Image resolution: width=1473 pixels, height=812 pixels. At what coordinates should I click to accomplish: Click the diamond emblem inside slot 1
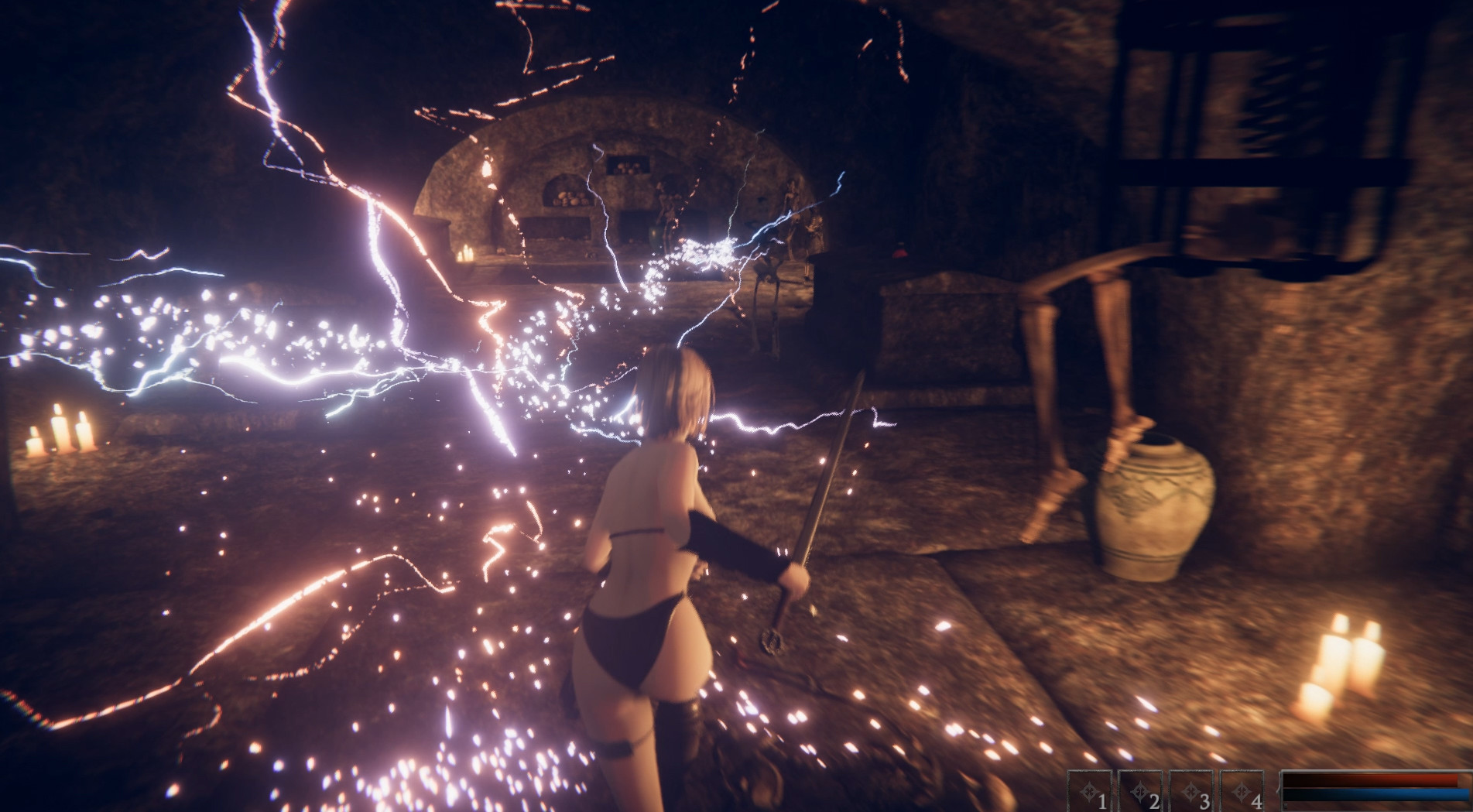(x=1088, y=792)
